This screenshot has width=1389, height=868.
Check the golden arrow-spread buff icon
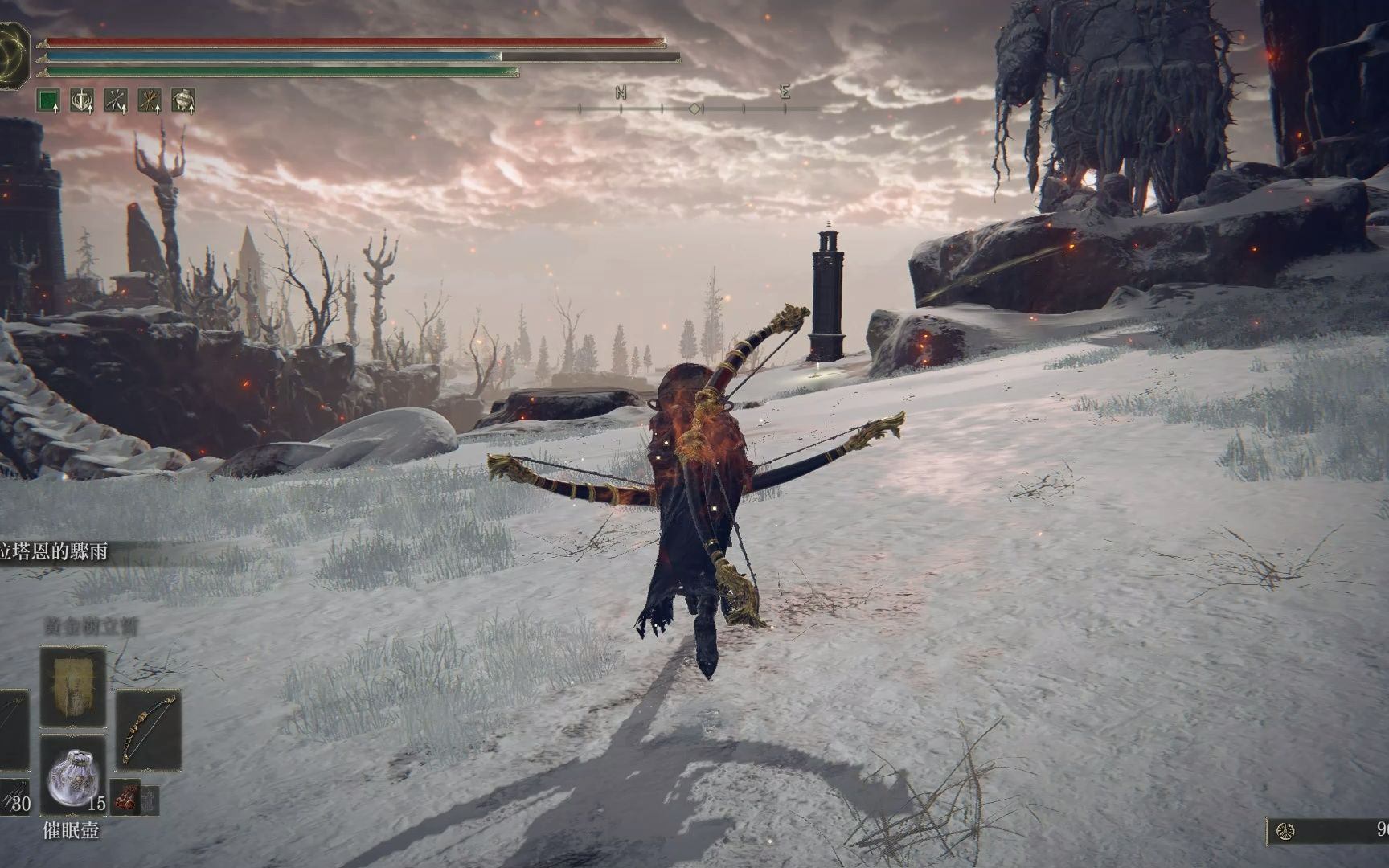pyautogui.click(x=150, y=100)
